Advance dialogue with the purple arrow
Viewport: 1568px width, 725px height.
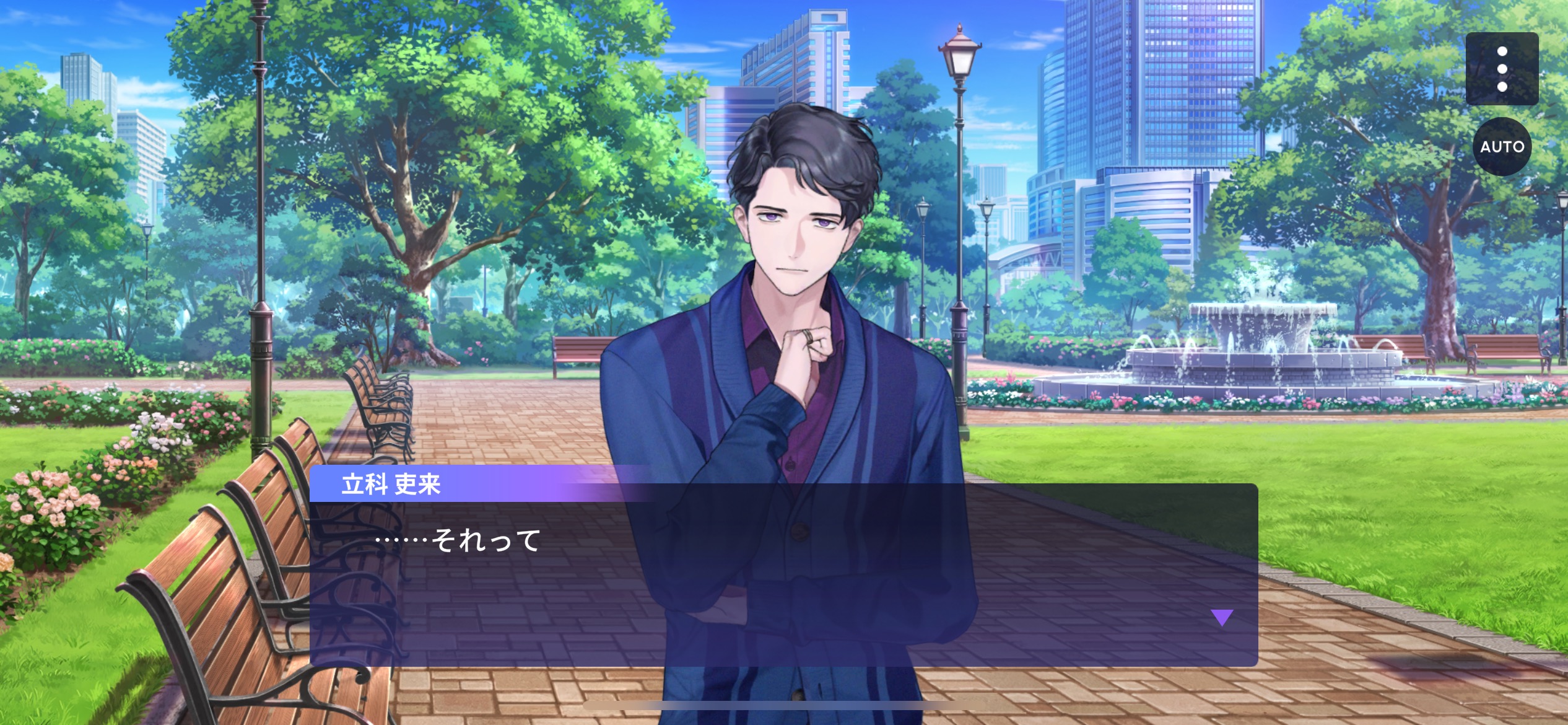pos(1222,617)
